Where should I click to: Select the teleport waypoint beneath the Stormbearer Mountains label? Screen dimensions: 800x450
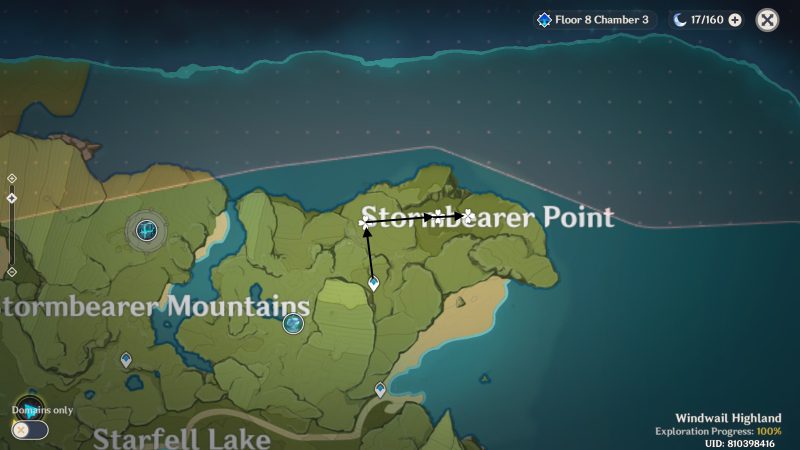pyautogui.click(x=126, y=359)
